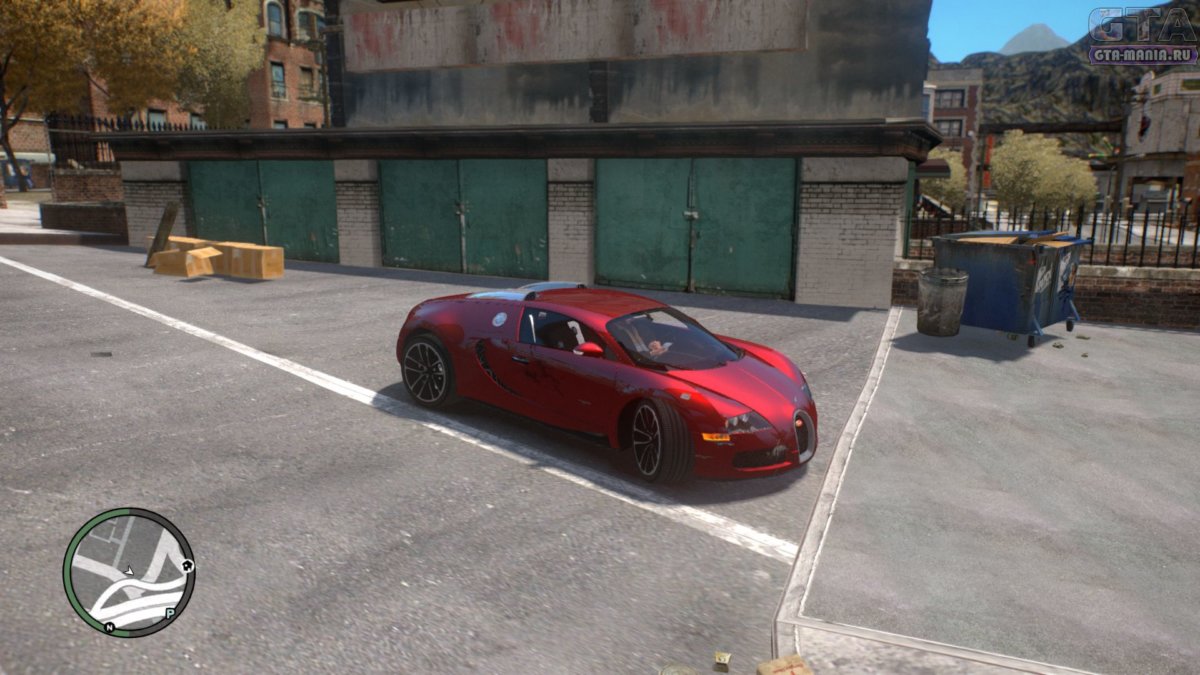The image size is (1200, 675).
Task: Click the white player arrow on the minimap
Action: point(128,571)
